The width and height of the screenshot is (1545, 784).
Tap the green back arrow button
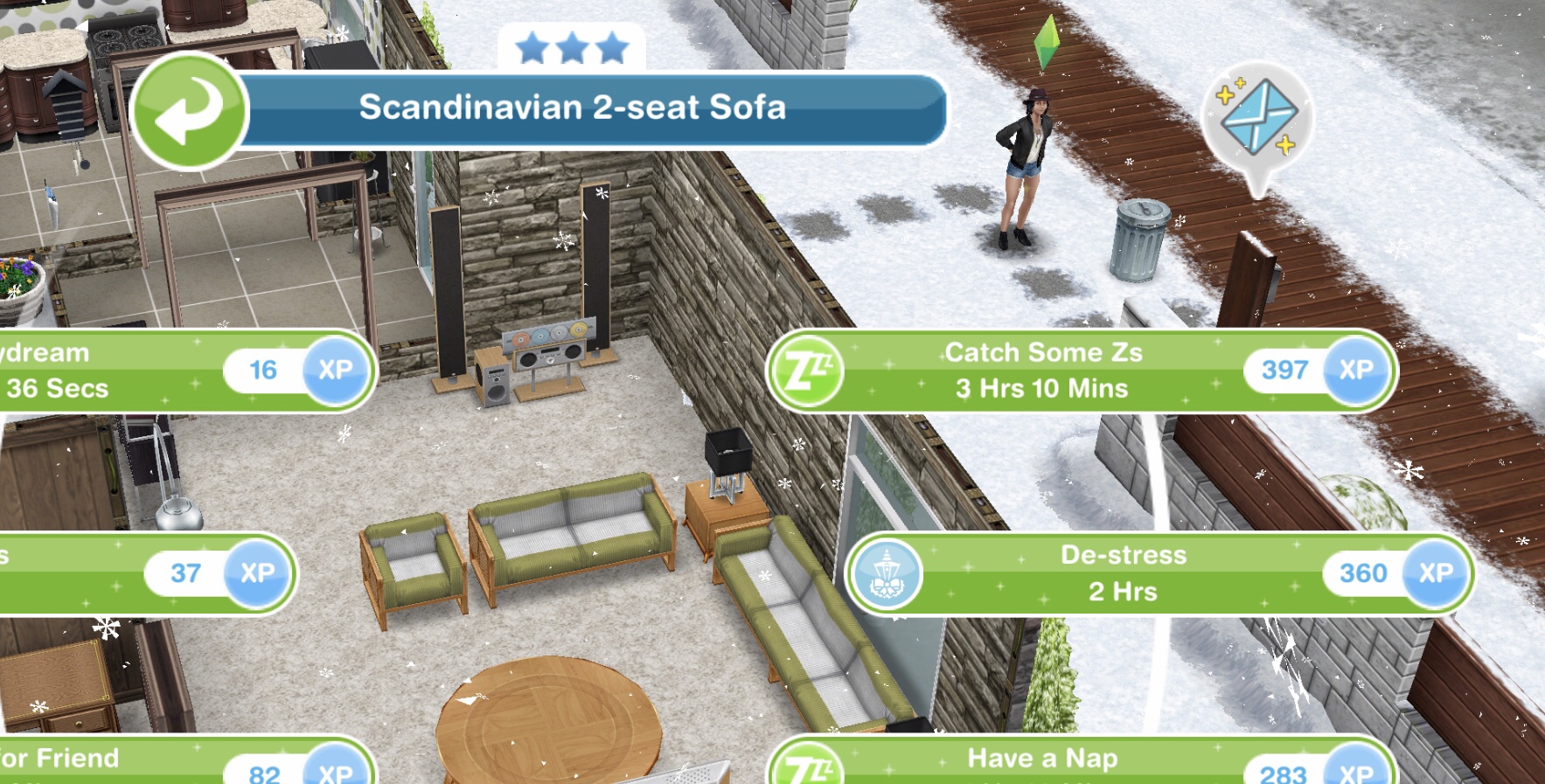189,110
